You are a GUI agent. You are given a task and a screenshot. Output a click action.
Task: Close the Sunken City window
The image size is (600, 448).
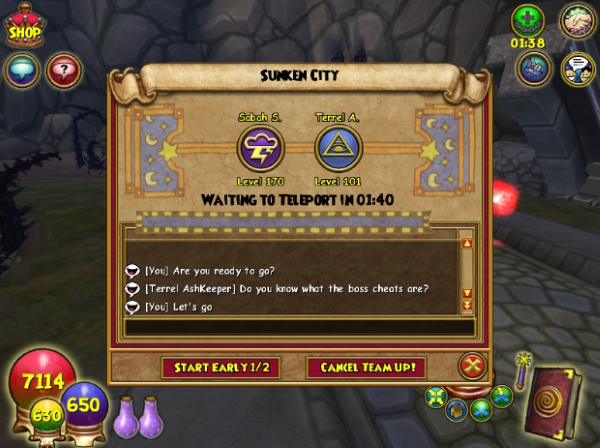pos(472,366)
